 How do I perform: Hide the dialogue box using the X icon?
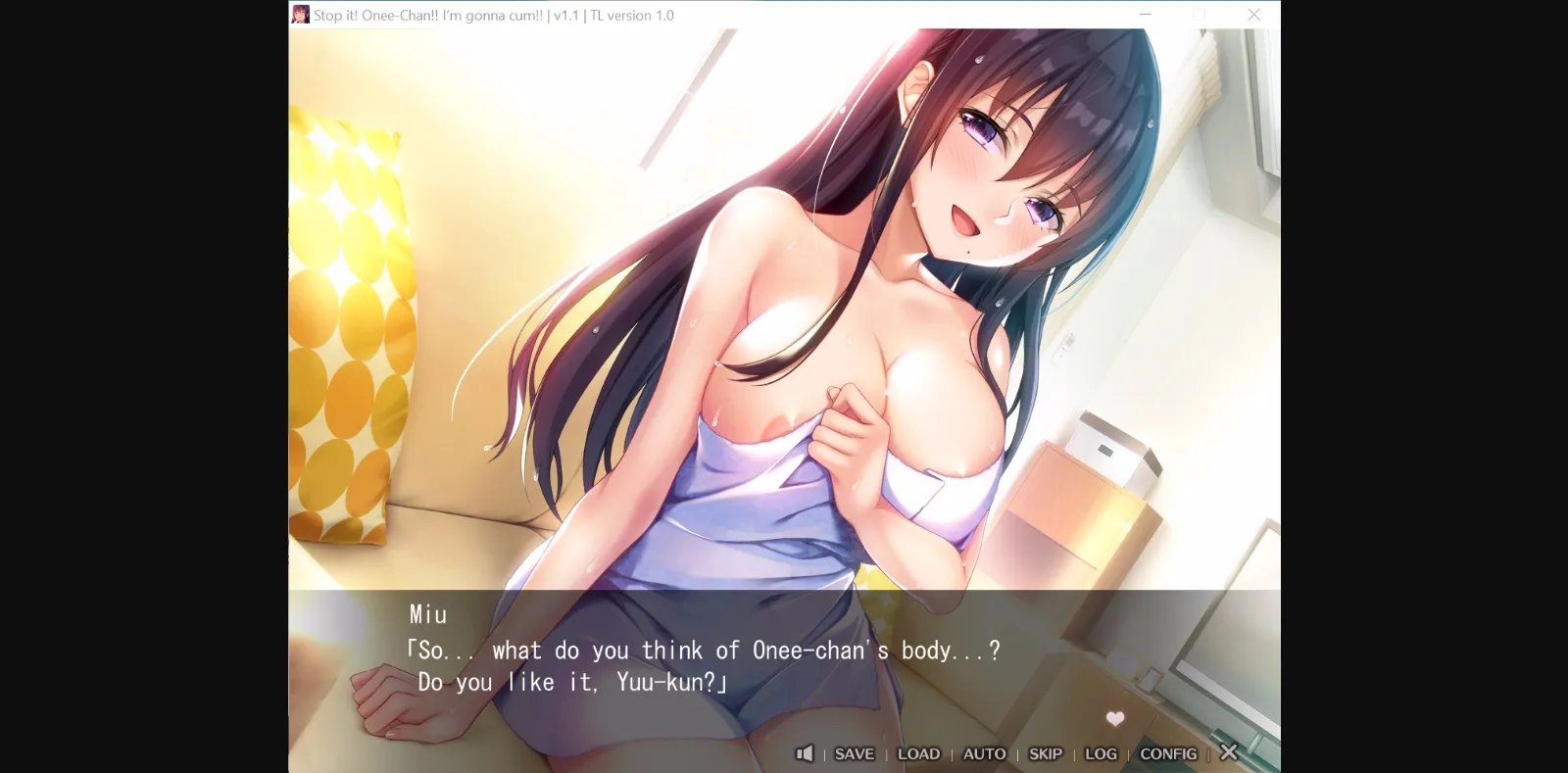[x=1229, y=753]
